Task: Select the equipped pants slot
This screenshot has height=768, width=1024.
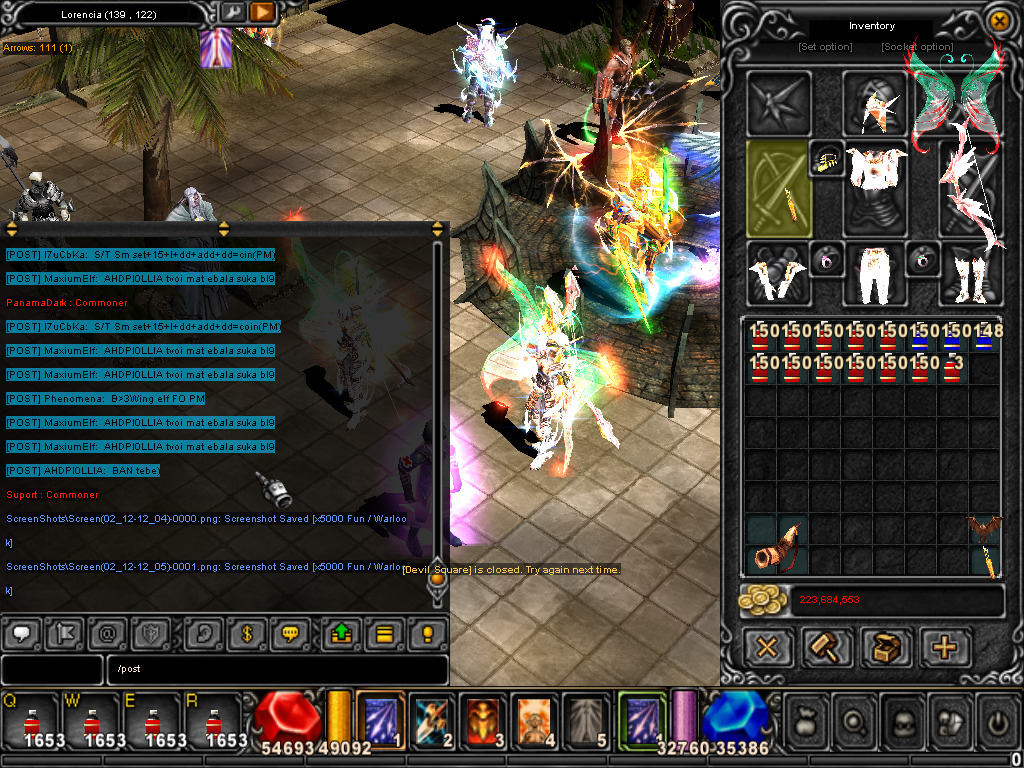Action: 876,274
